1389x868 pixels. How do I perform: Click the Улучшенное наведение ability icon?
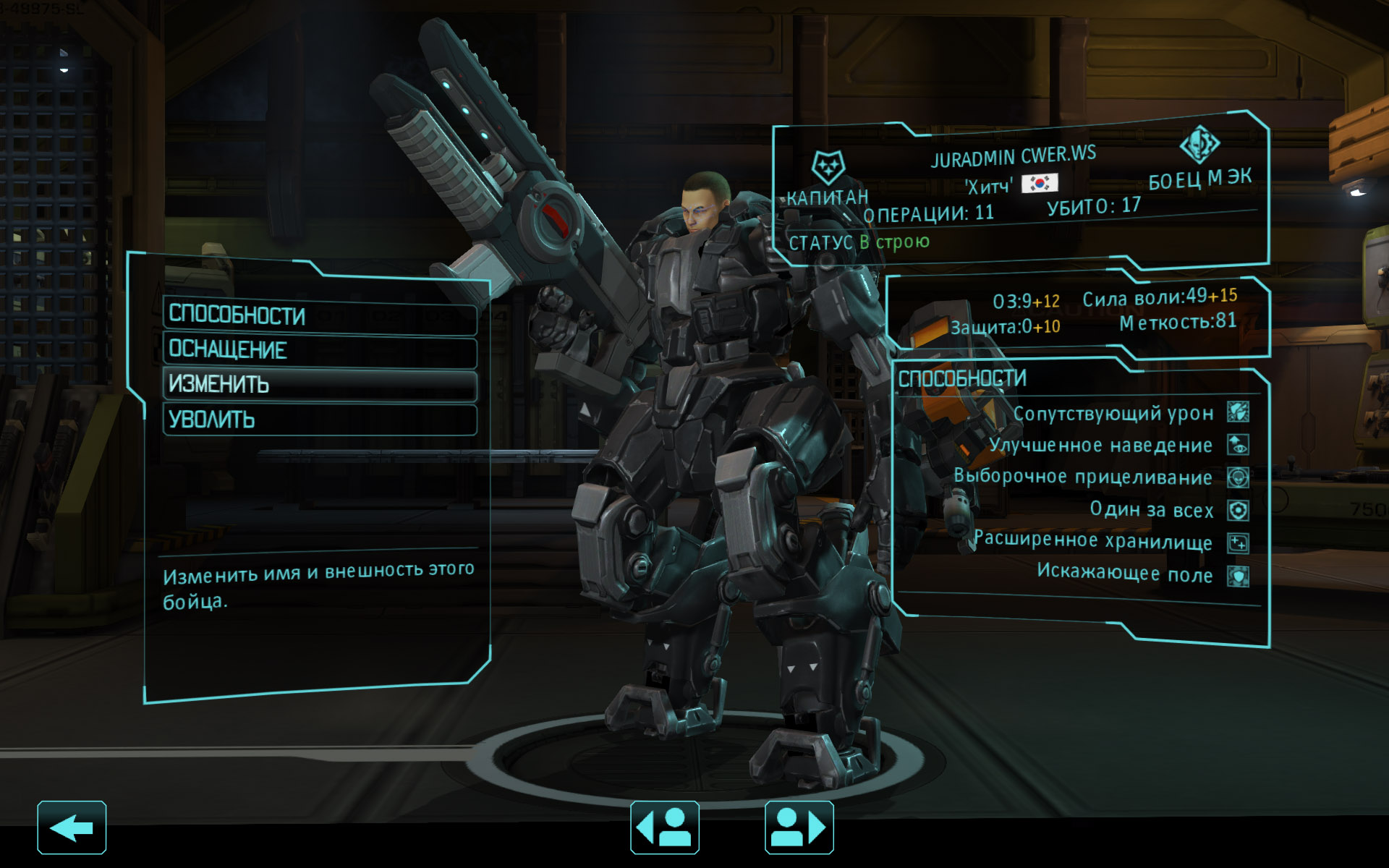tap(1238, 445)
